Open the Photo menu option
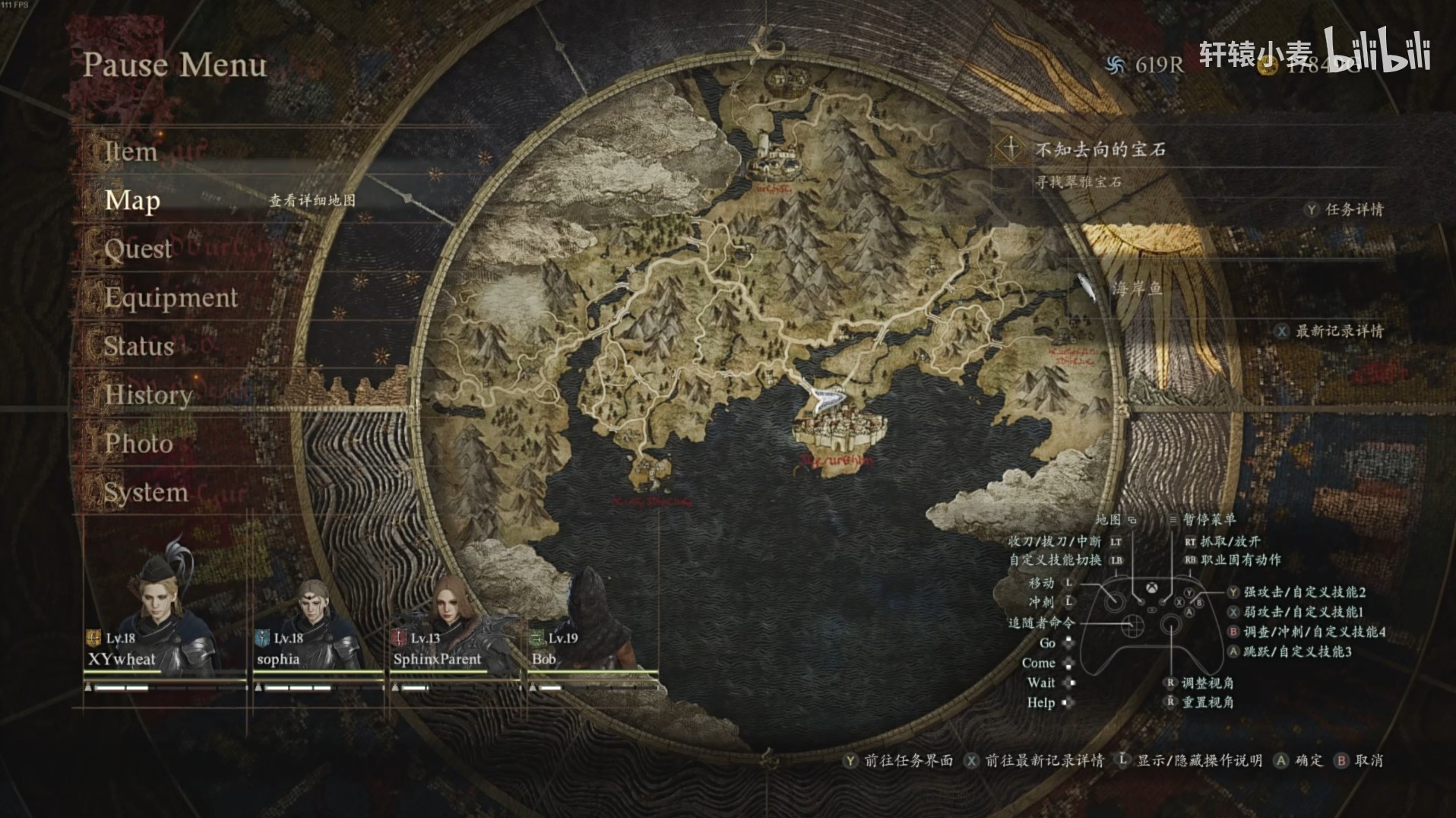This screenshot has width=1456, height=818. click(138, 443)
